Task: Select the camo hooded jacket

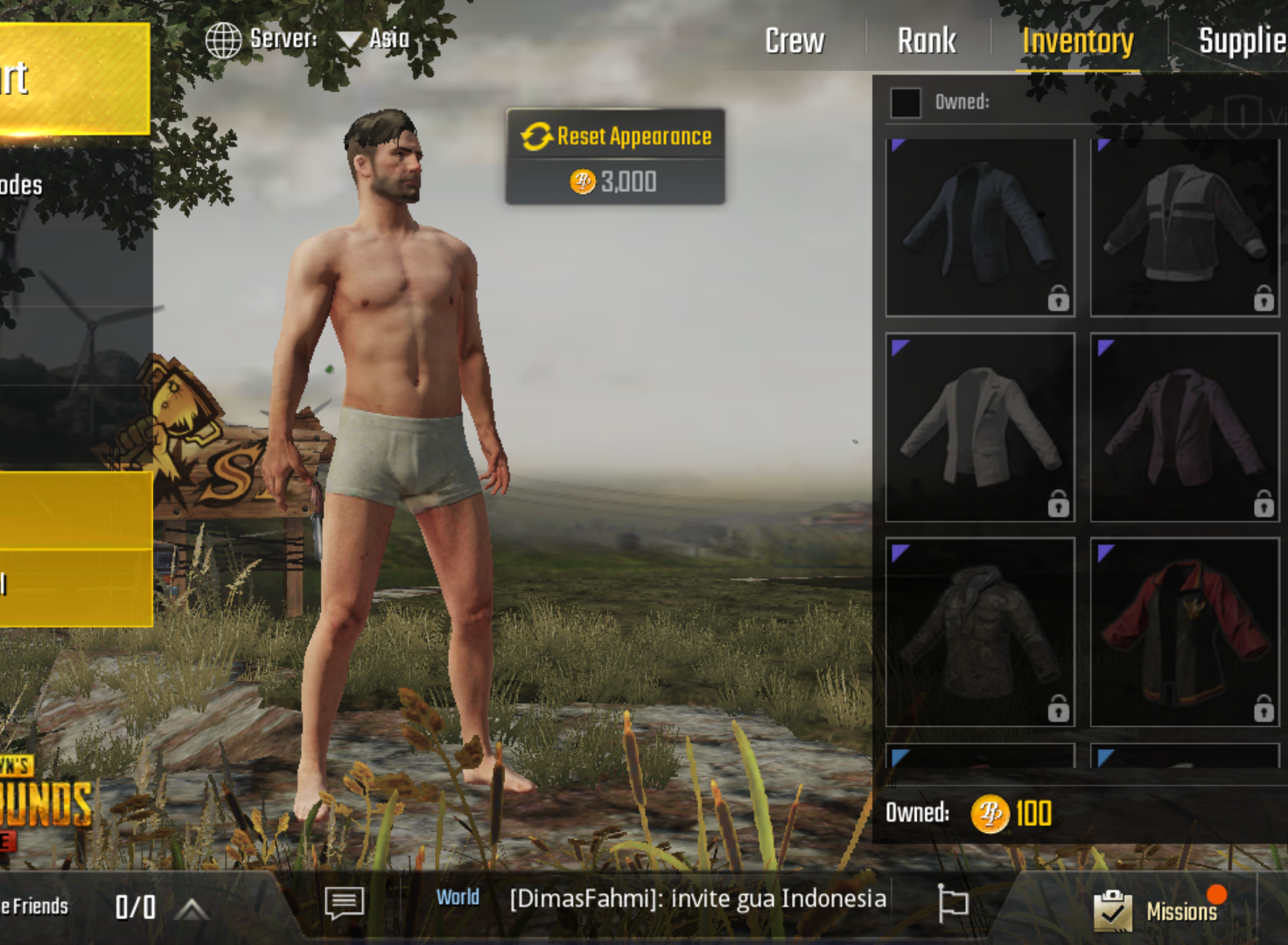Action: pos(980,632)
